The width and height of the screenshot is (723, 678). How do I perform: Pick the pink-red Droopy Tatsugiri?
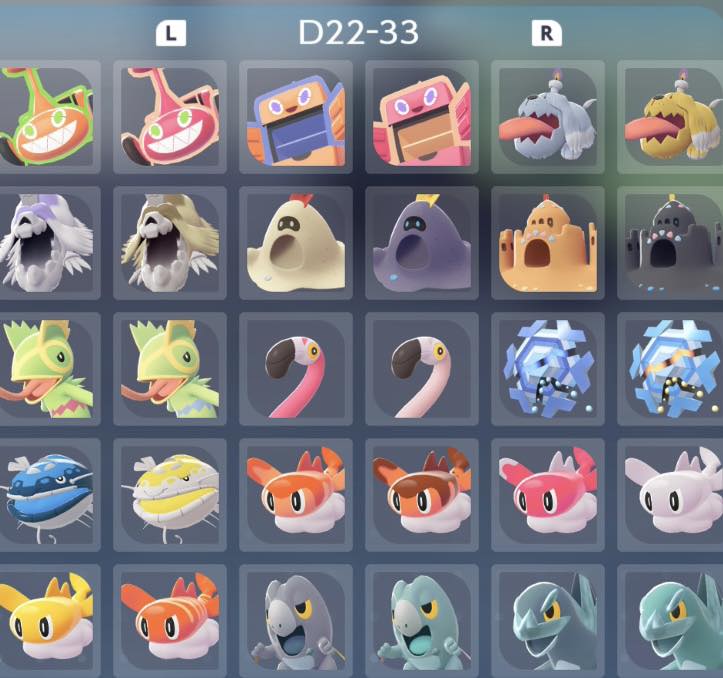pos(547,494)
